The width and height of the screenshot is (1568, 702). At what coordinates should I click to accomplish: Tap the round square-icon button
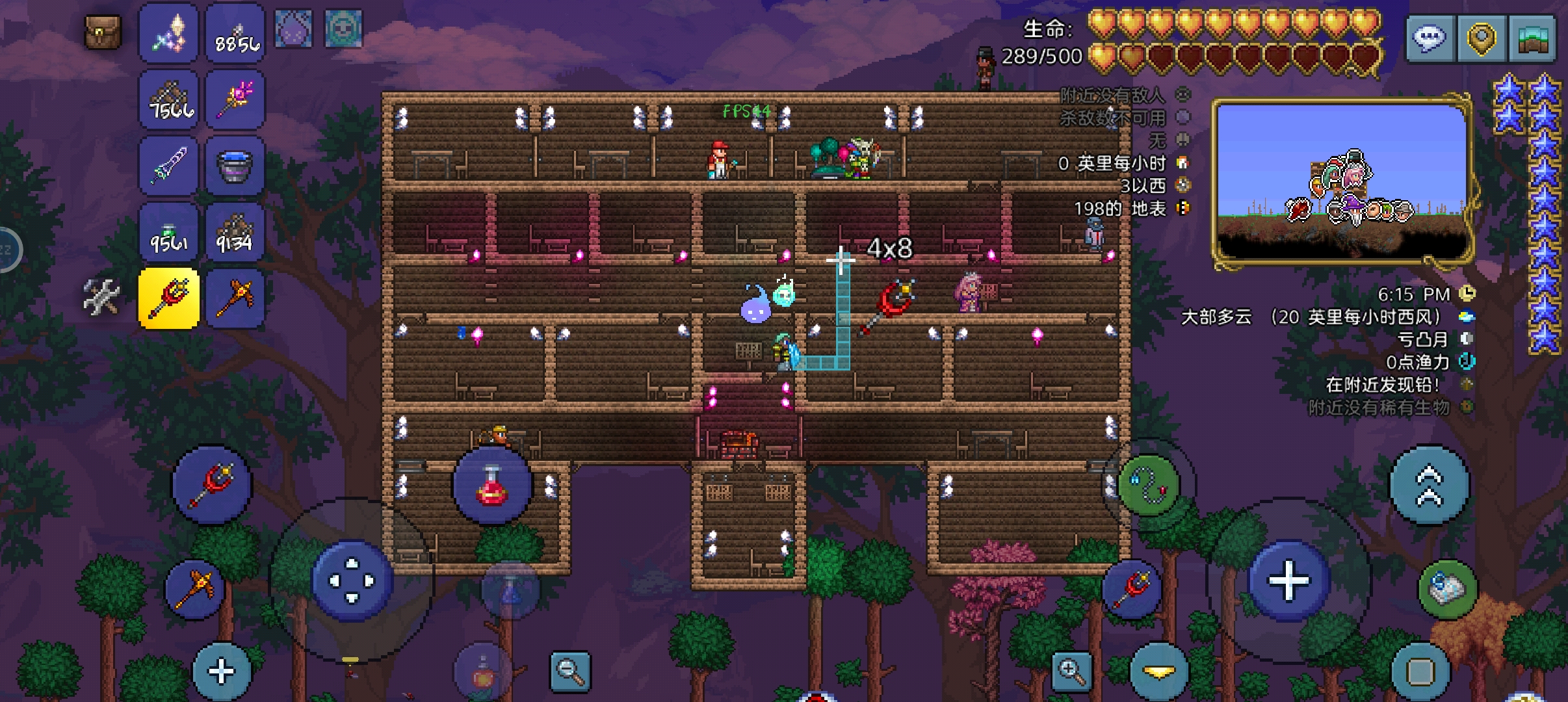(x=1420, y=672)
